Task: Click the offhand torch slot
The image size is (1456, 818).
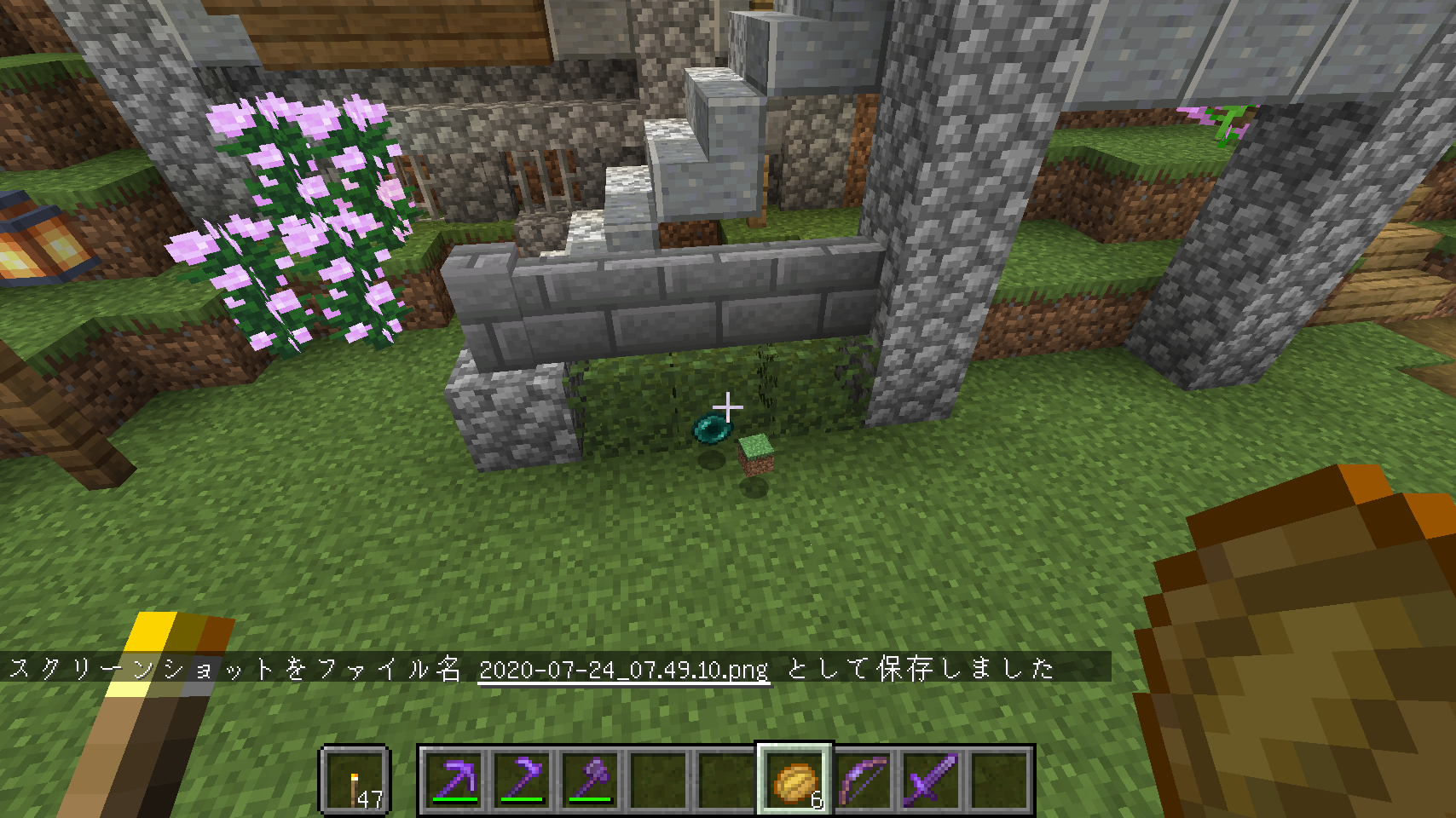Action: click(x=356, y=780)
